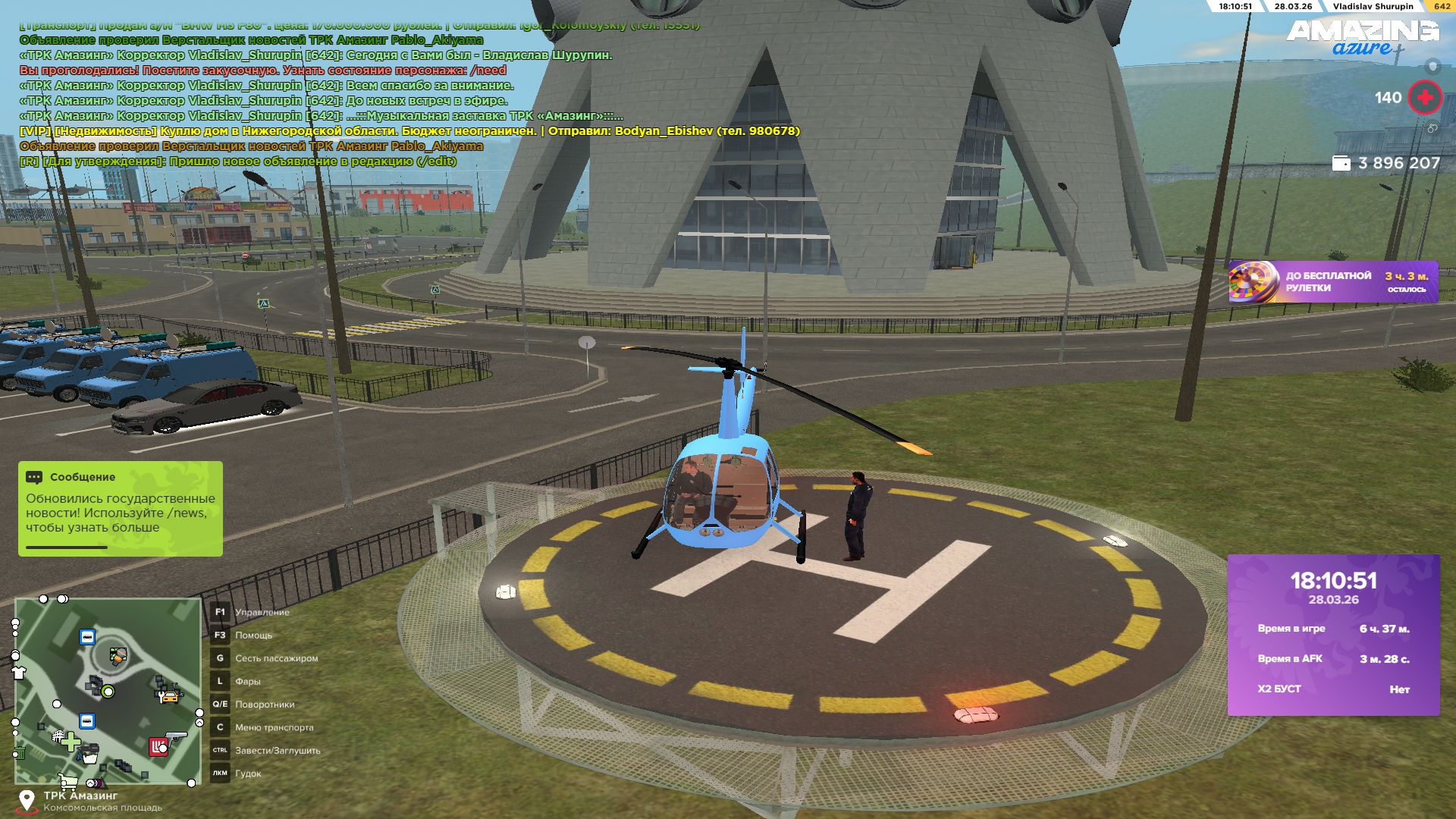The image size is (1456, 819).
Task: Click the green medical cross marker on minimap
Action: 71,741
